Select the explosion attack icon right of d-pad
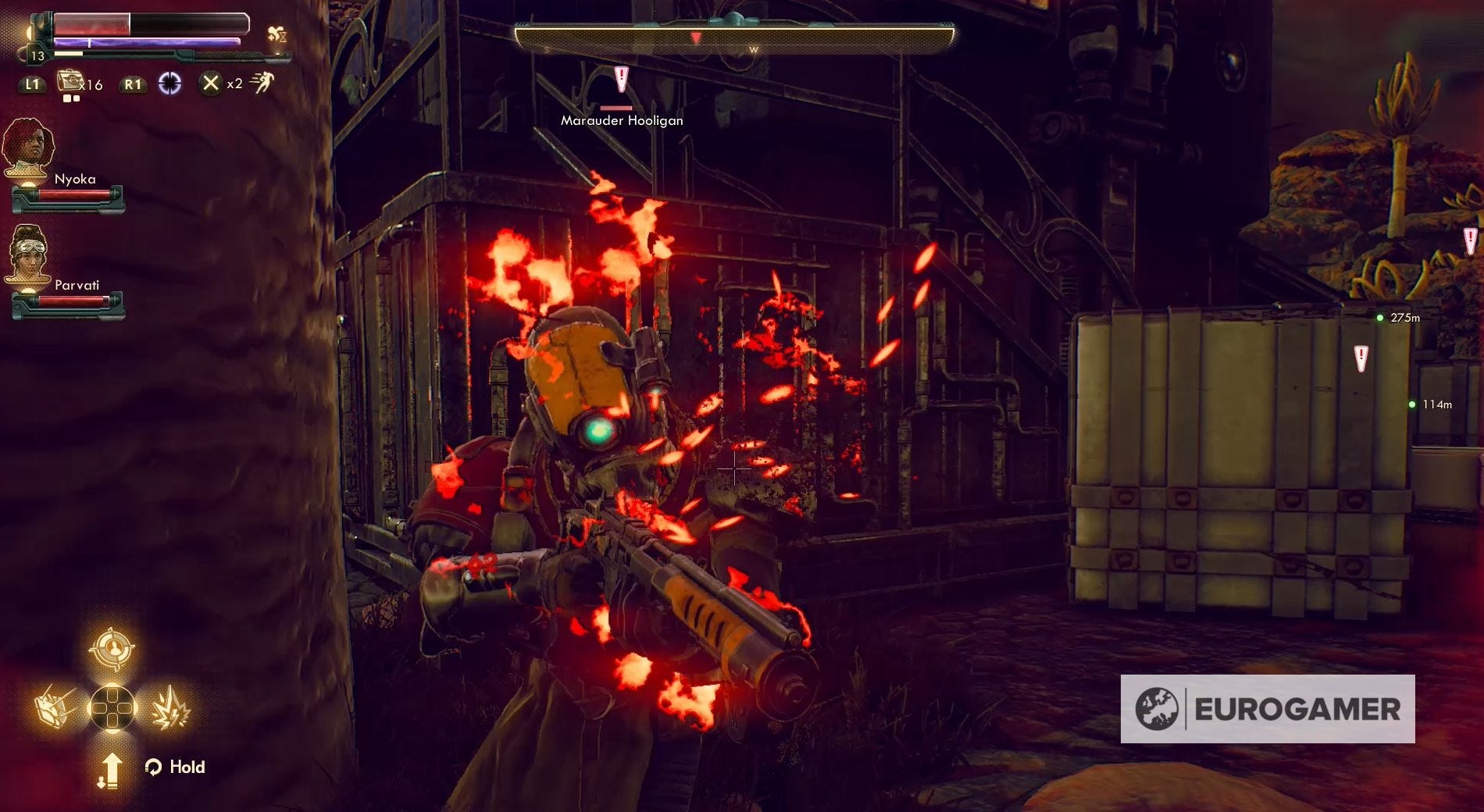Image resolution: width=1484 pixels, height=812 pixels. (x=173, y=709)
